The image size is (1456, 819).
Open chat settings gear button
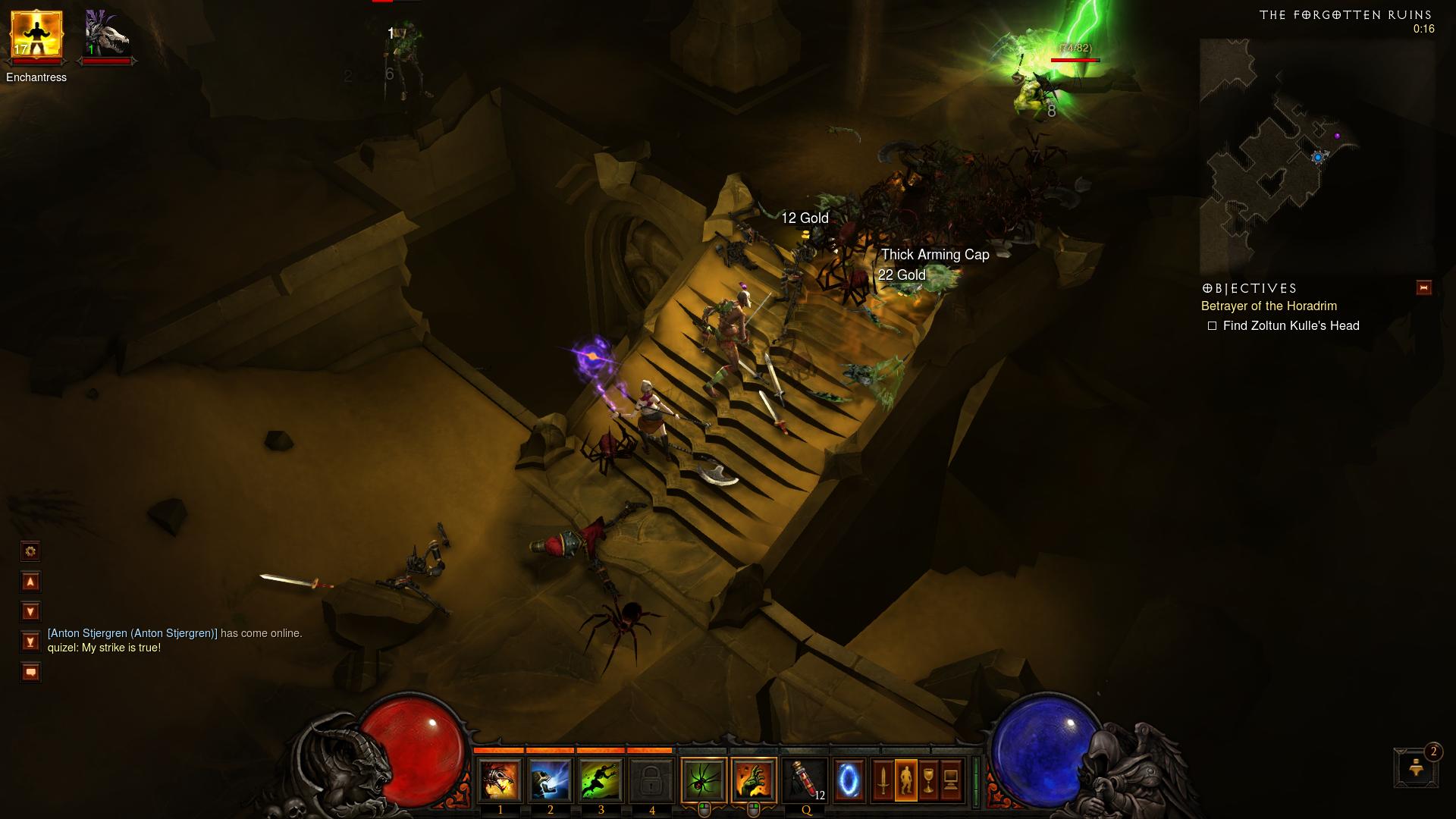click(x=30, y=551)
